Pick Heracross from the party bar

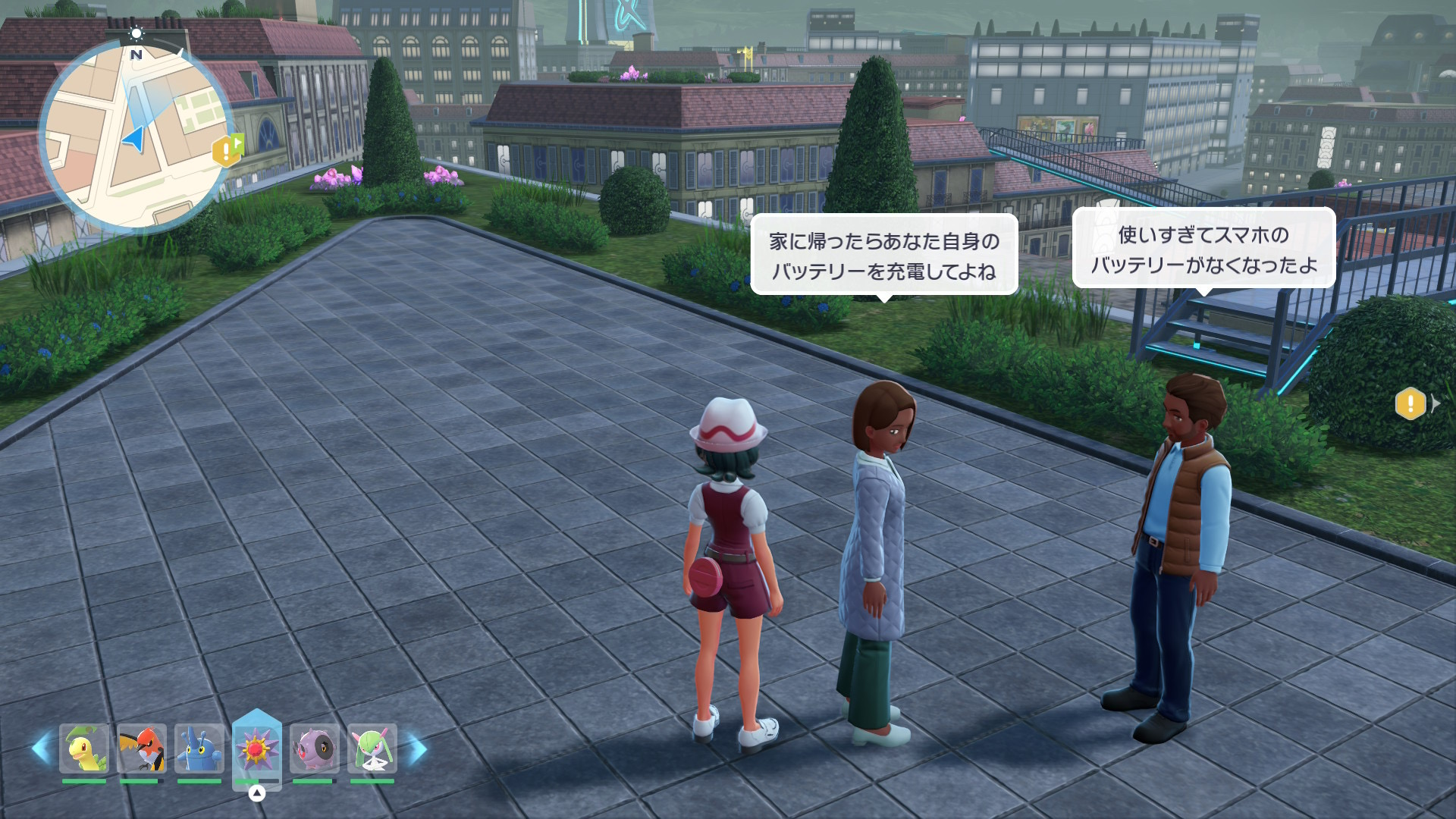coord(199,748)
